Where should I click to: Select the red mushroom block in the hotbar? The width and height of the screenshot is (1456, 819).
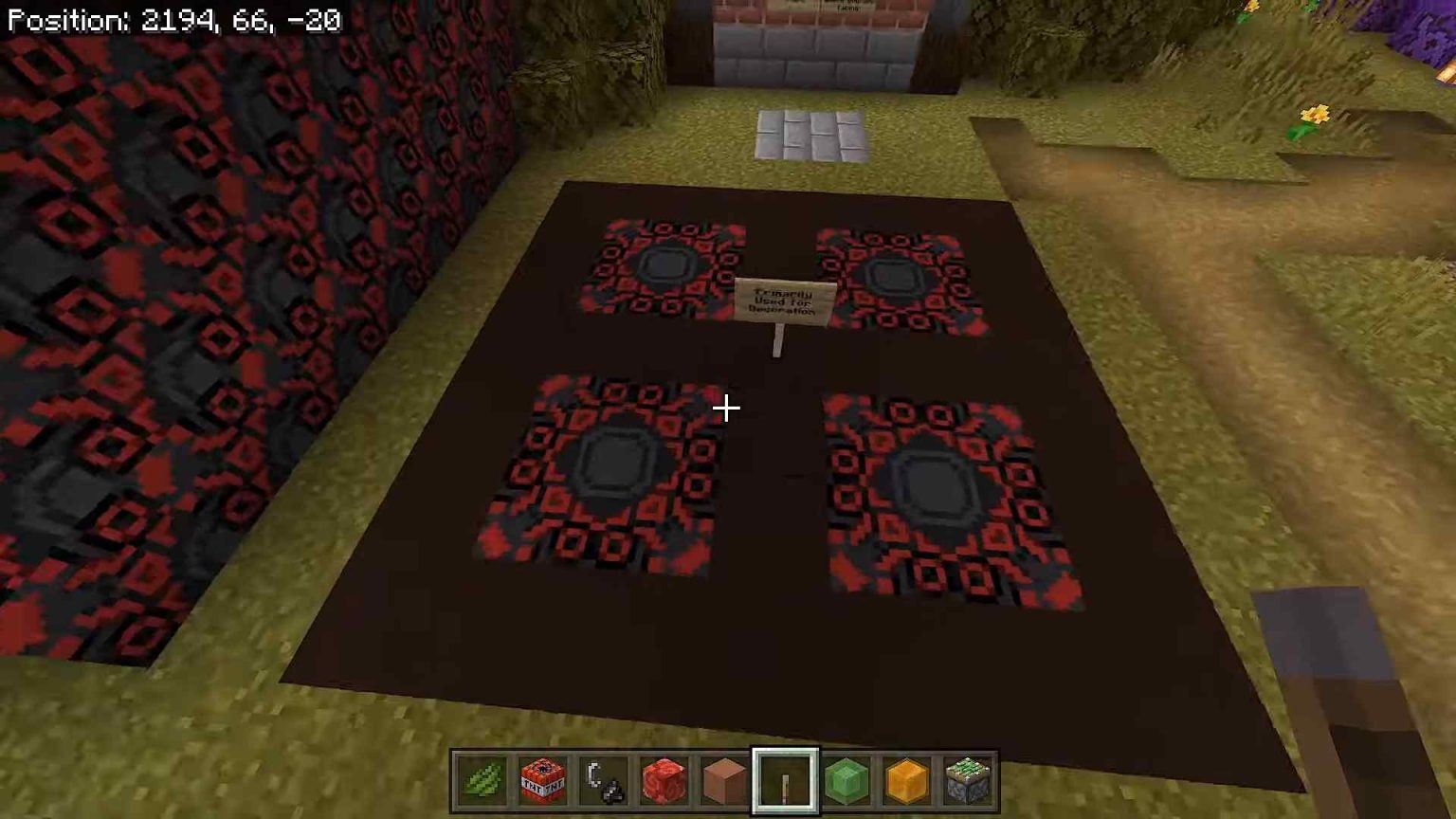(663, 779)
